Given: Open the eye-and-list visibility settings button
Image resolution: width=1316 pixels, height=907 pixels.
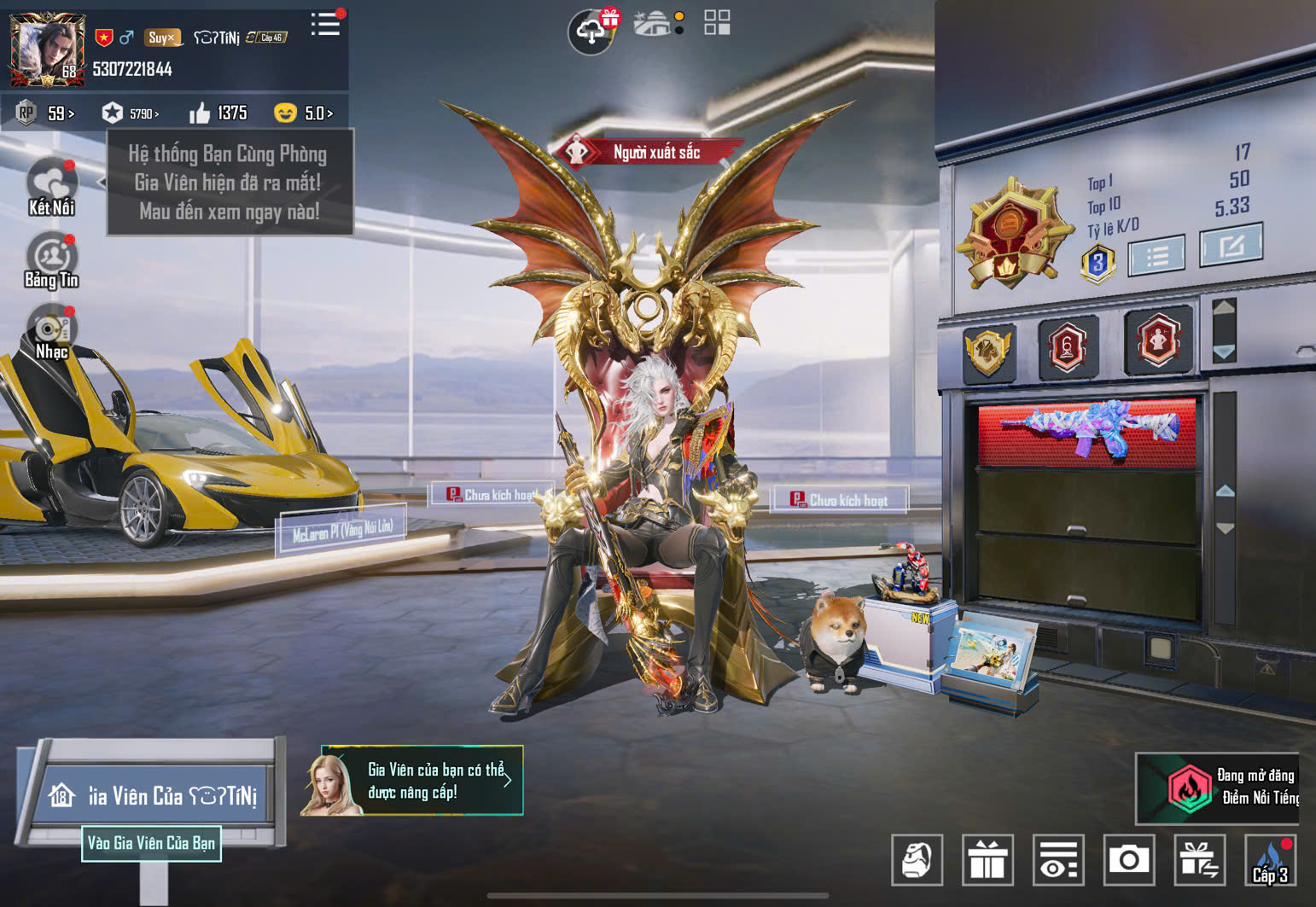Looking at the screenshot, I should click(1058, 860).
